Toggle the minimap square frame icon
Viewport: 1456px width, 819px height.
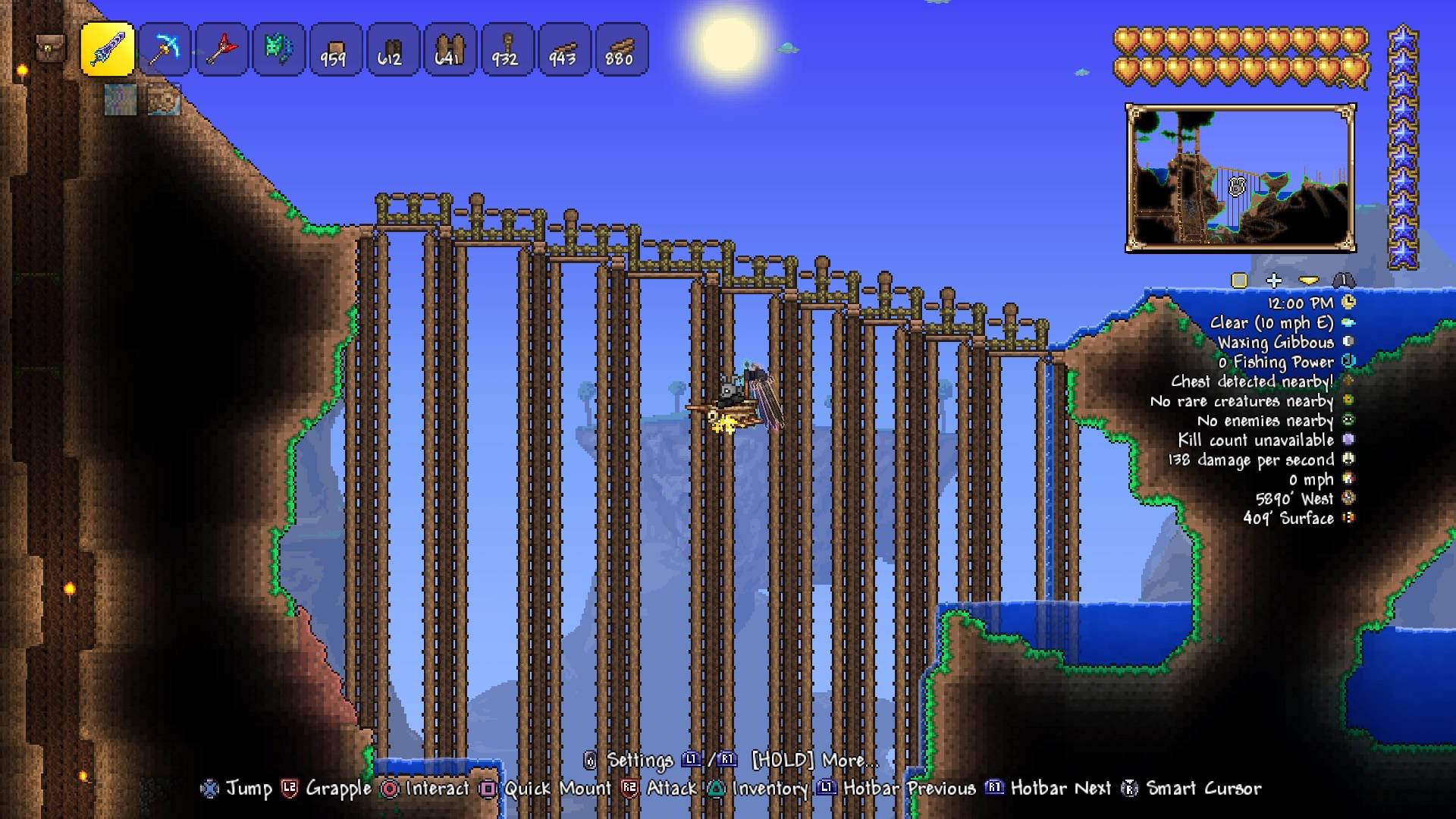click(x=1241, y=280)
